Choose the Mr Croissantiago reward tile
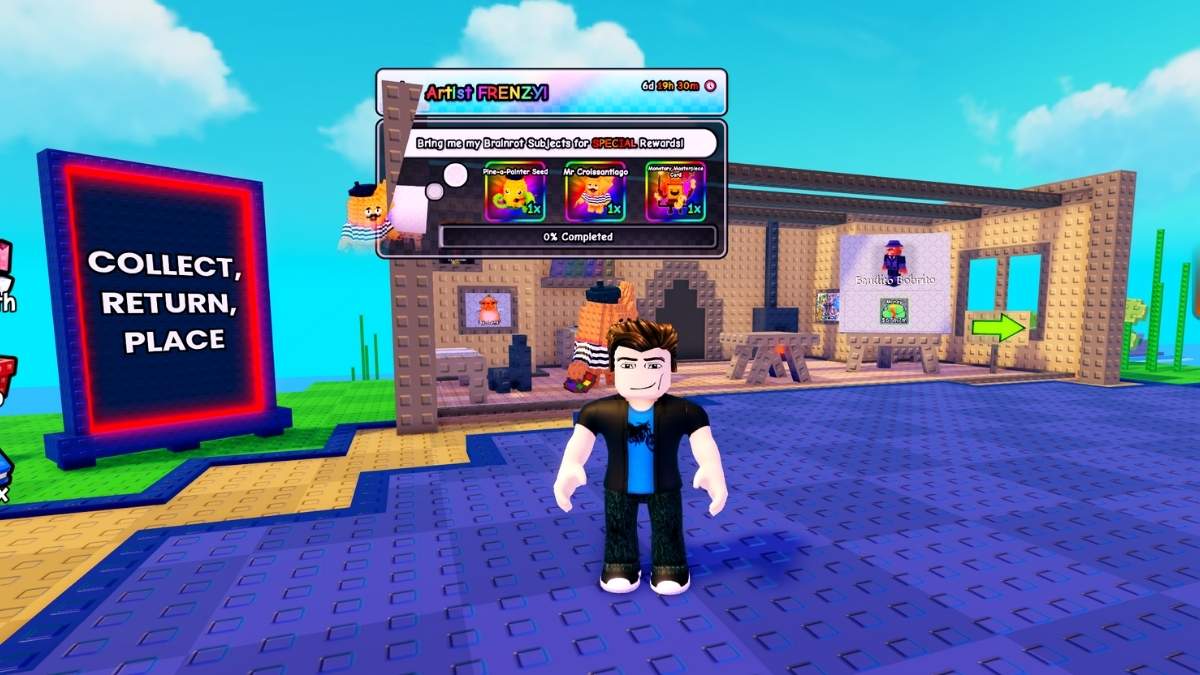Screen dimensions: 1200x675 tap(595, 191)
